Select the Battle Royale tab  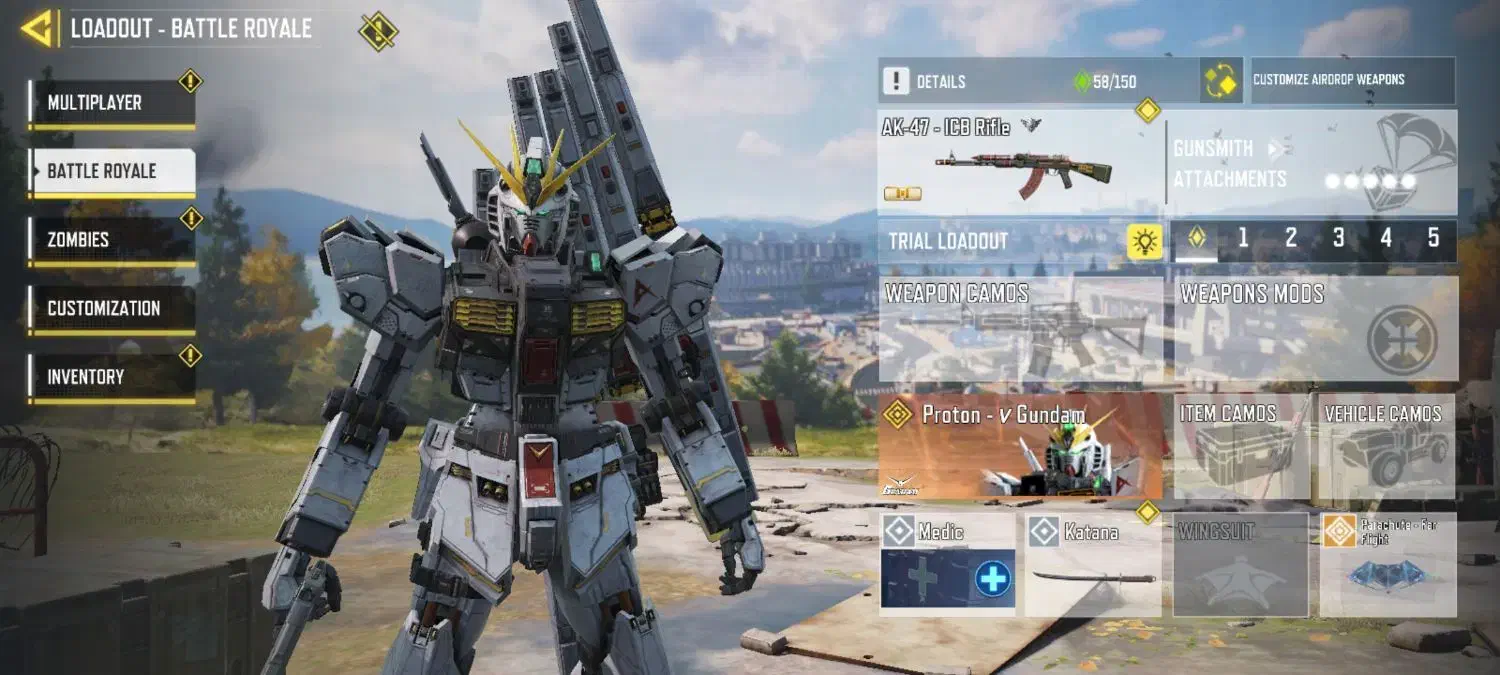tap(111, 171)
